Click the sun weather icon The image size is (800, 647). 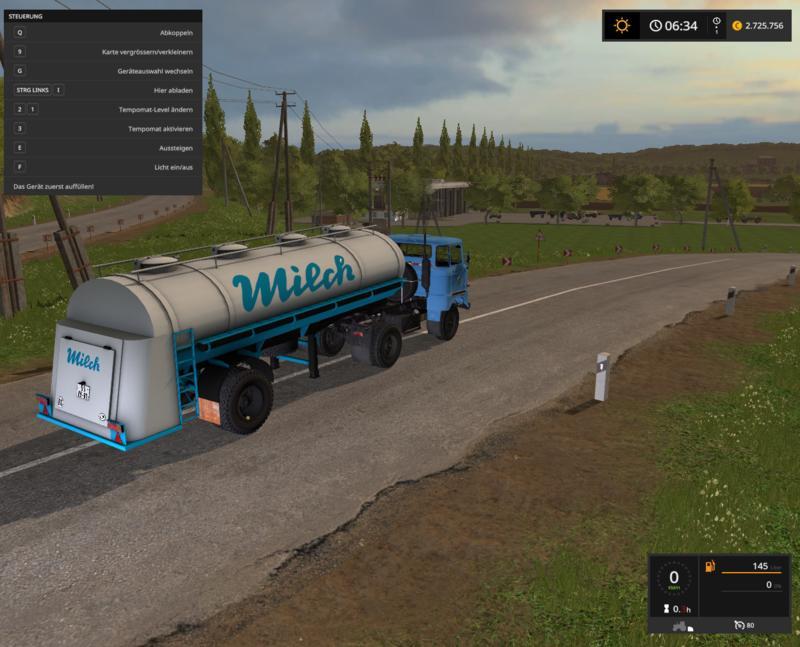click(622, 25)
